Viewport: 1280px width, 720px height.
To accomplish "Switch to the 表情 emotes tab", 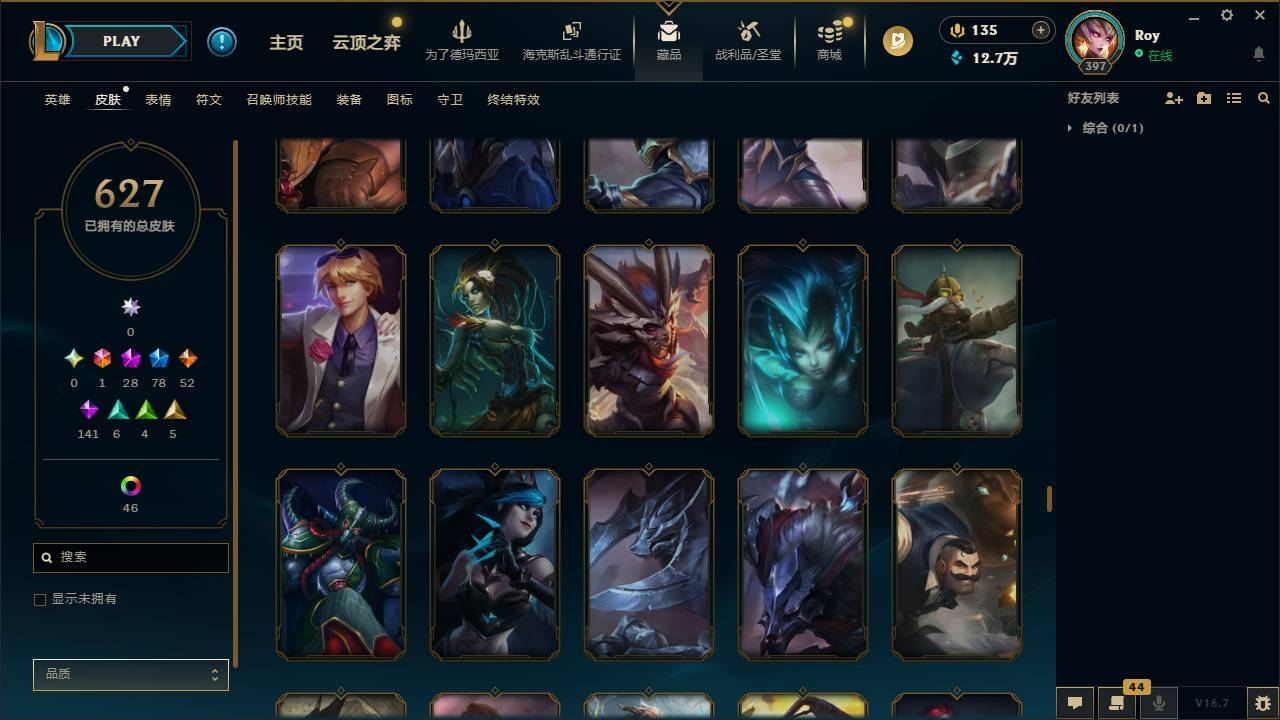I will pos(159,100).
